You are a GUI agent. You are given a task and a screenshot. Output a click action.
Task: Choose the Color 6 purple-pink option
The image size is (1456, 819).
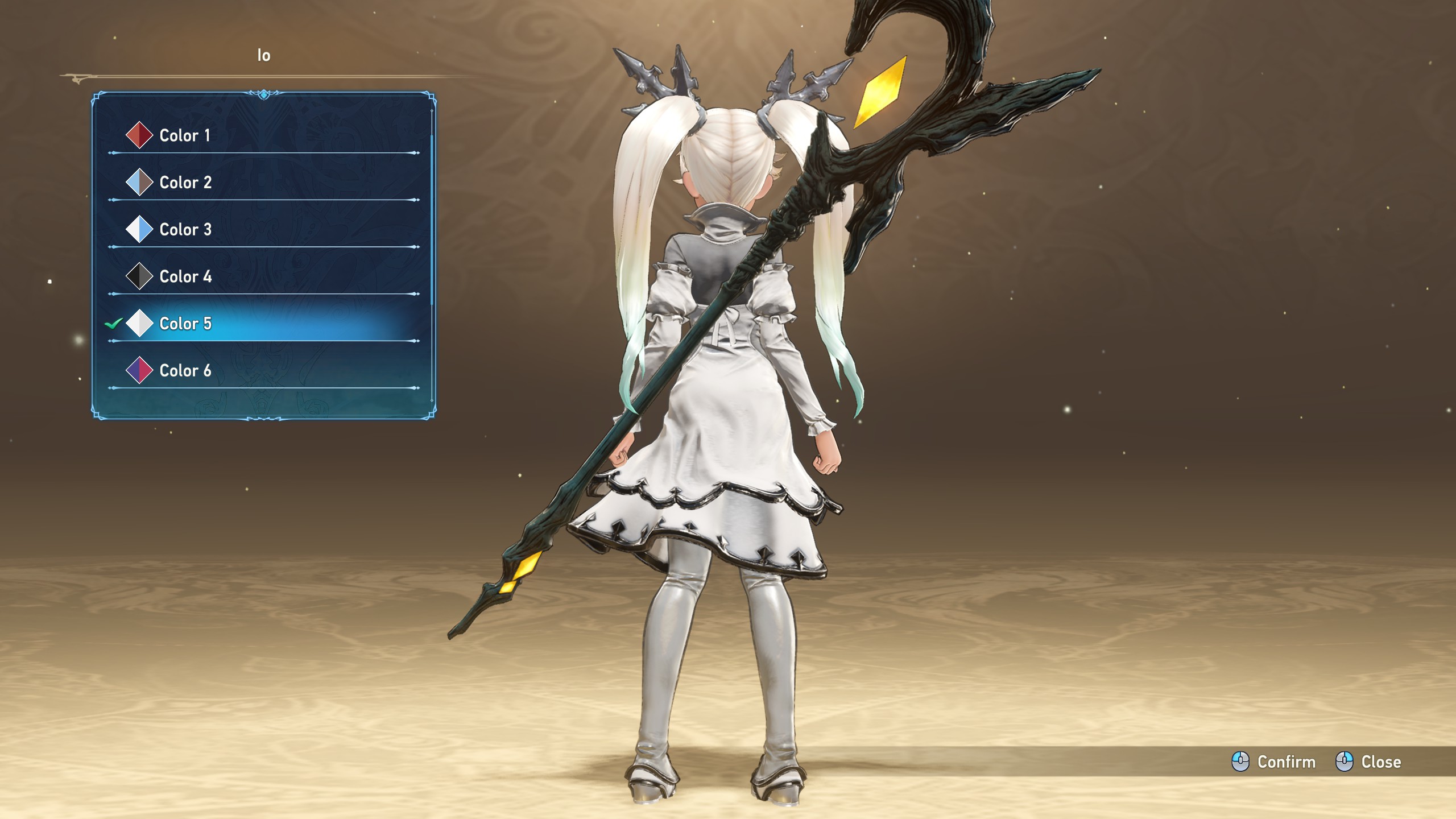tap(185, 371)
